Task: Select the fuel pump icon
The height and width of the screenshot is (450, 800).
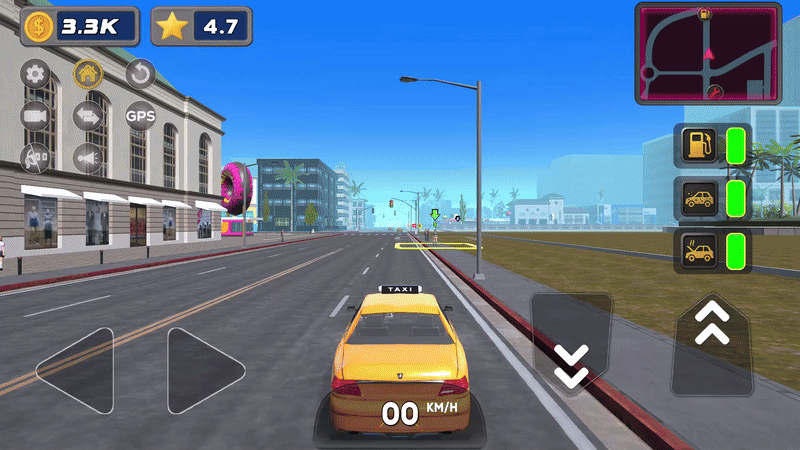Action: (x=698, y=146)
